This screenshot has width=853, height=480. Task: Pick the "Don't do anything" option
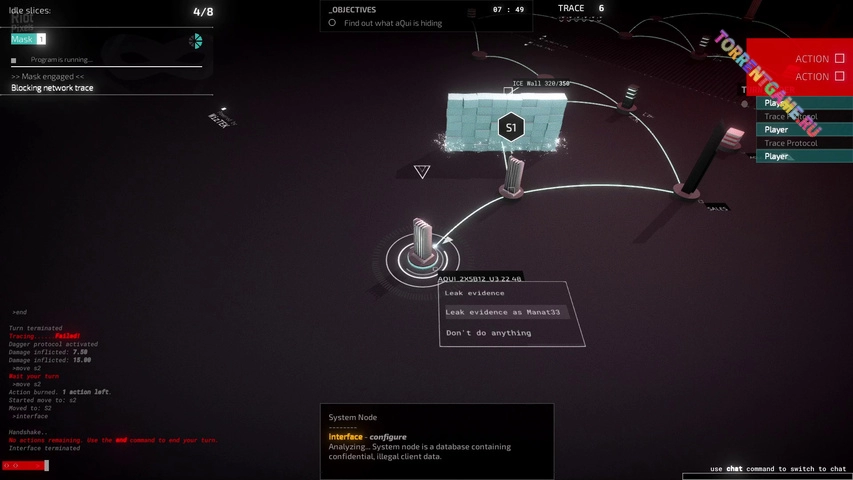[x=488, y=333]
